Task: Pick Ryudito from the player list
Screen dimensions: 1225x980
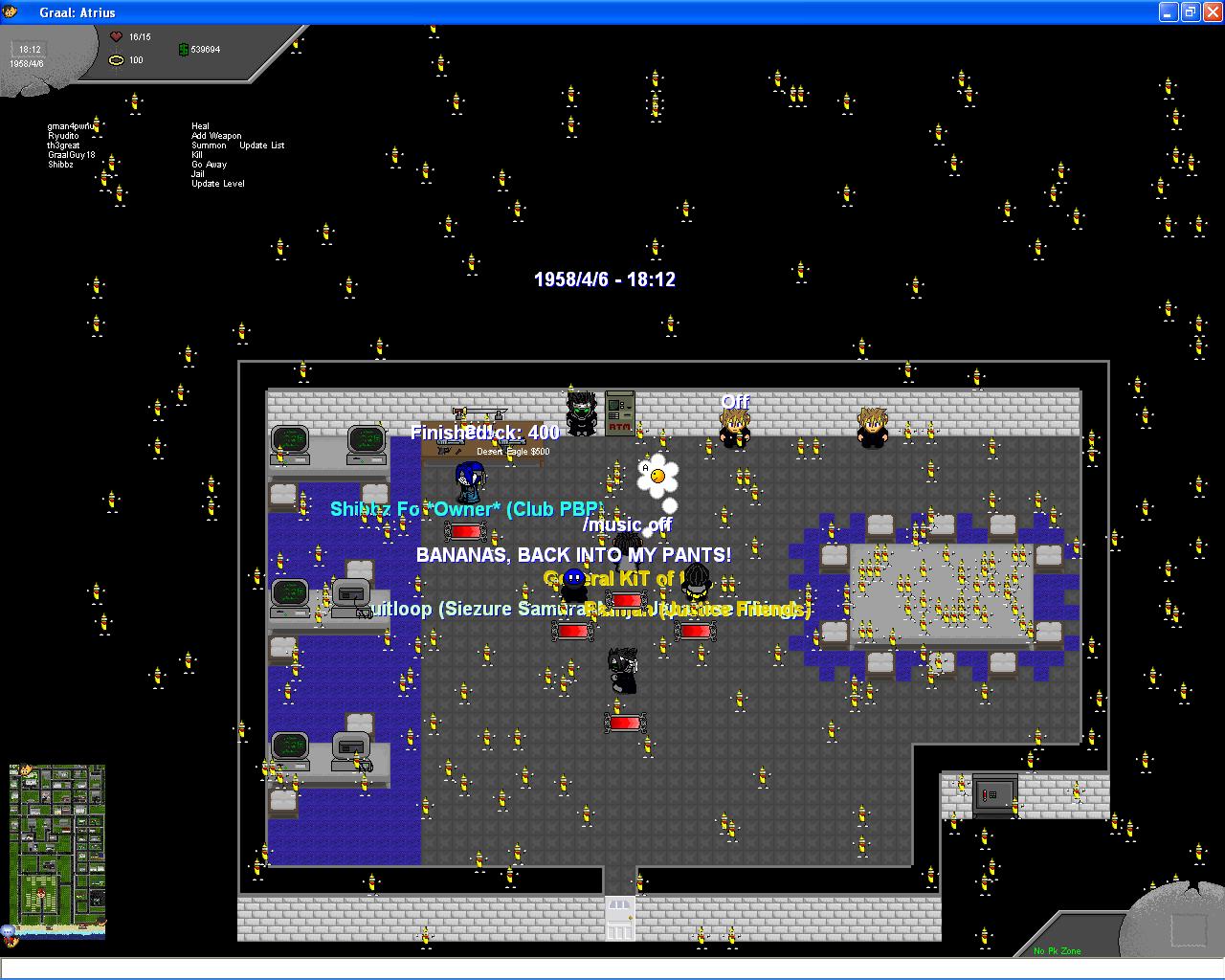Action: (x=63, y=136)
